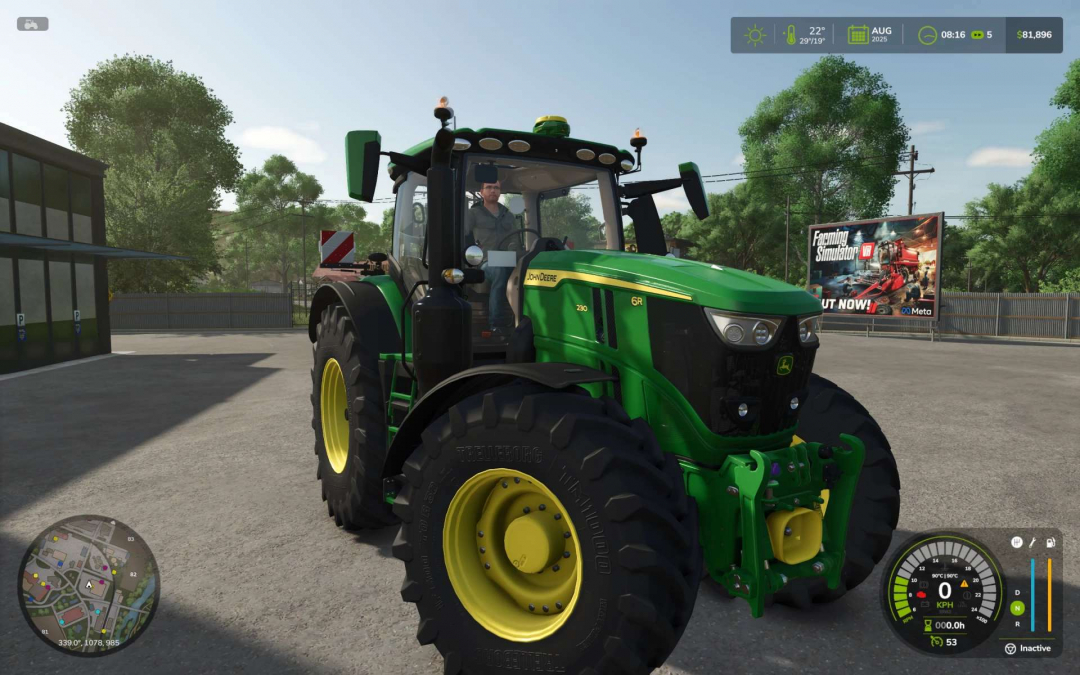Click the sun weather icon
This screenshot has height=675, width=1080.
[754, 35]
